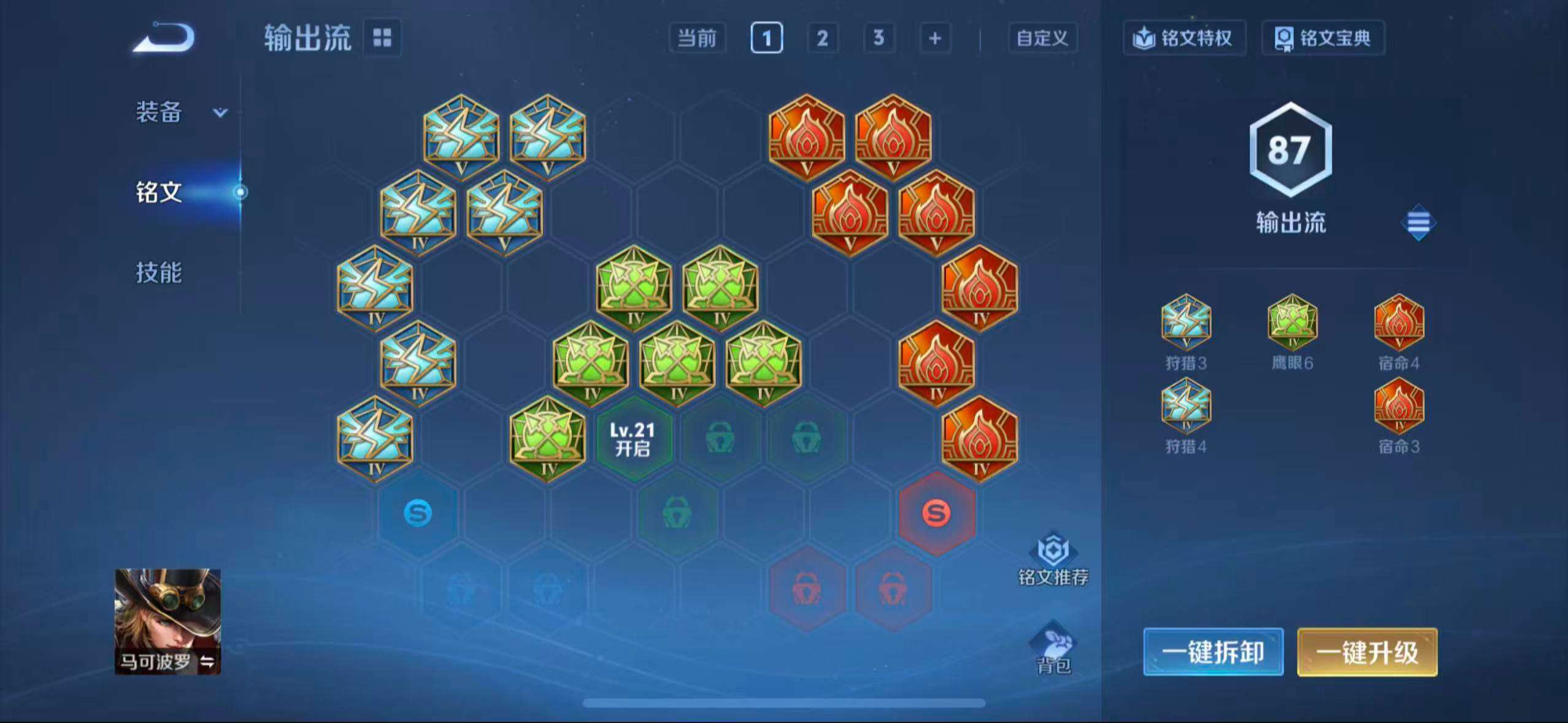Open the page layout grid beside 输出流
Image resolution: width=1568 pixels, height=723 pixels.
(382, 38)
